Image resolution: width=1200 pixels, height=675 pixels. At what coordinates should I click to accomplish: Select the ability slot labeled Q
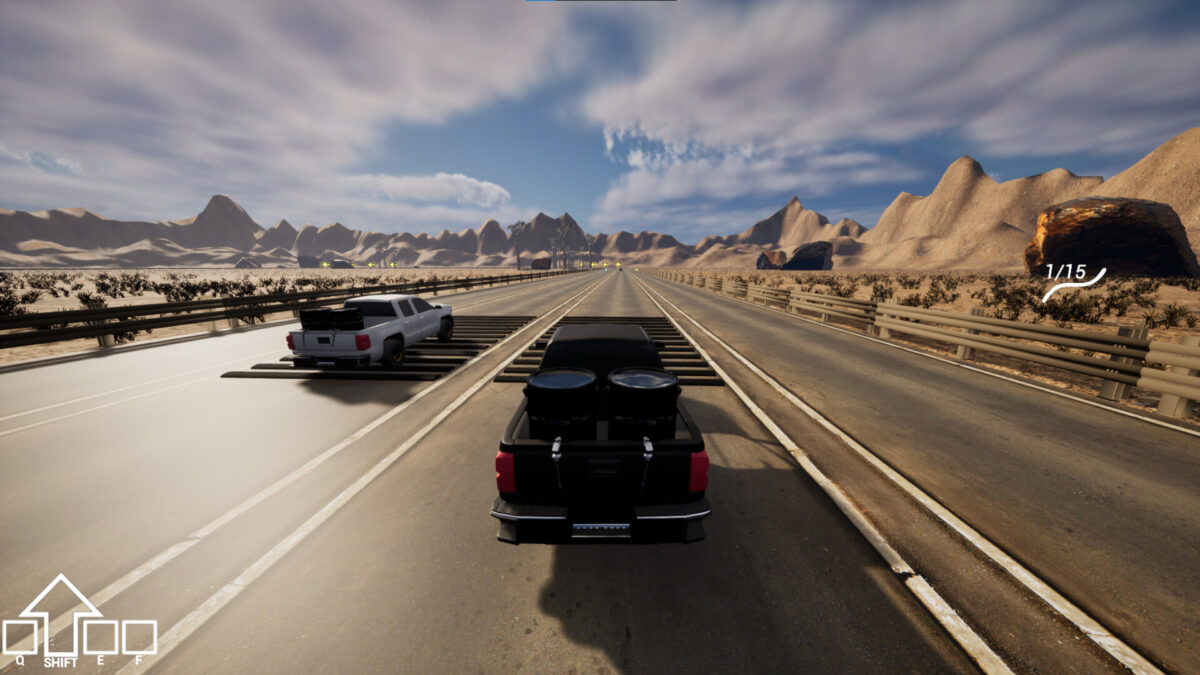click(x=20, y=637)
